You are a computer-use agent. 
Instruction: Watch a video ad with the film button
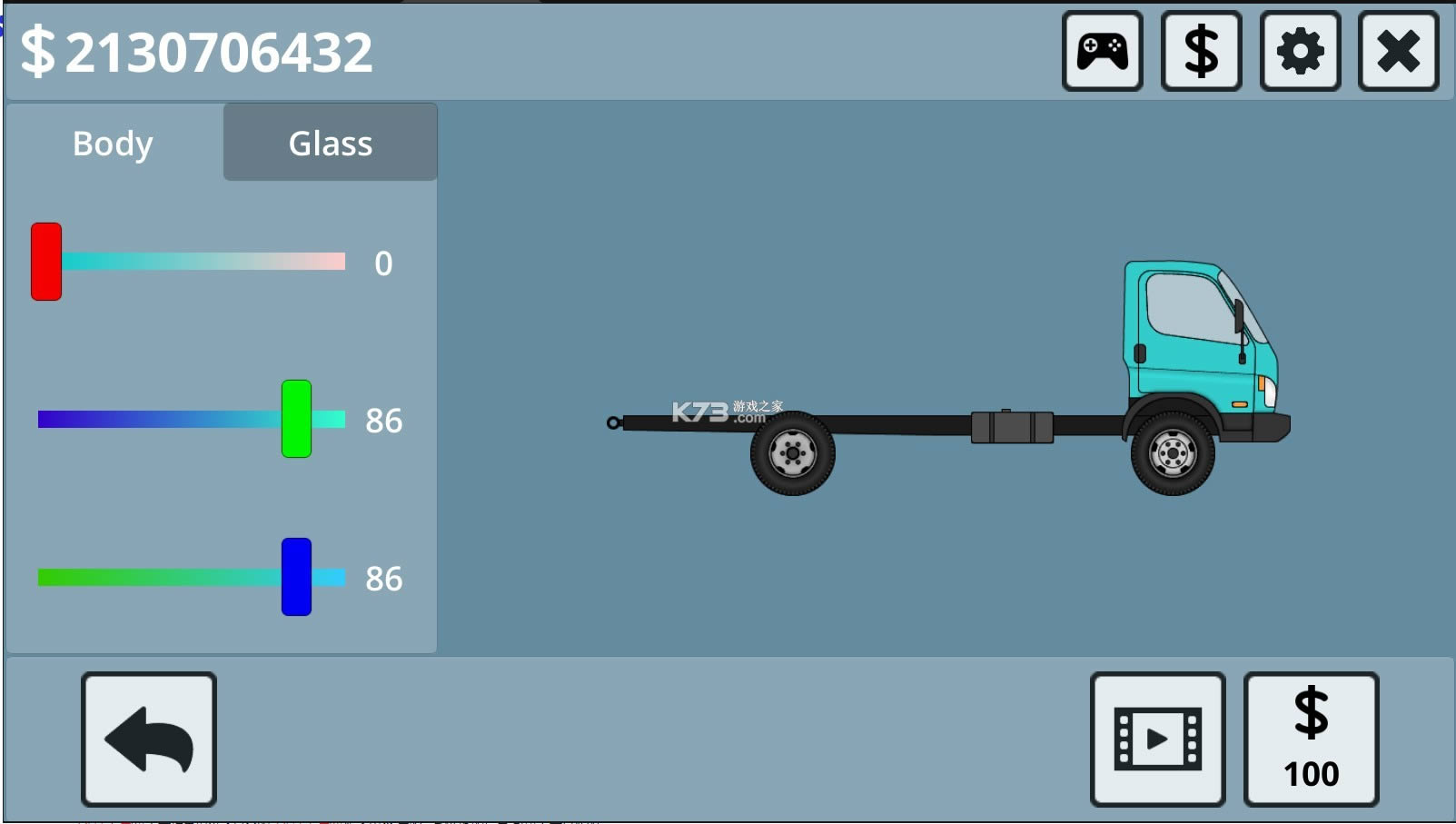[1157, 740]
